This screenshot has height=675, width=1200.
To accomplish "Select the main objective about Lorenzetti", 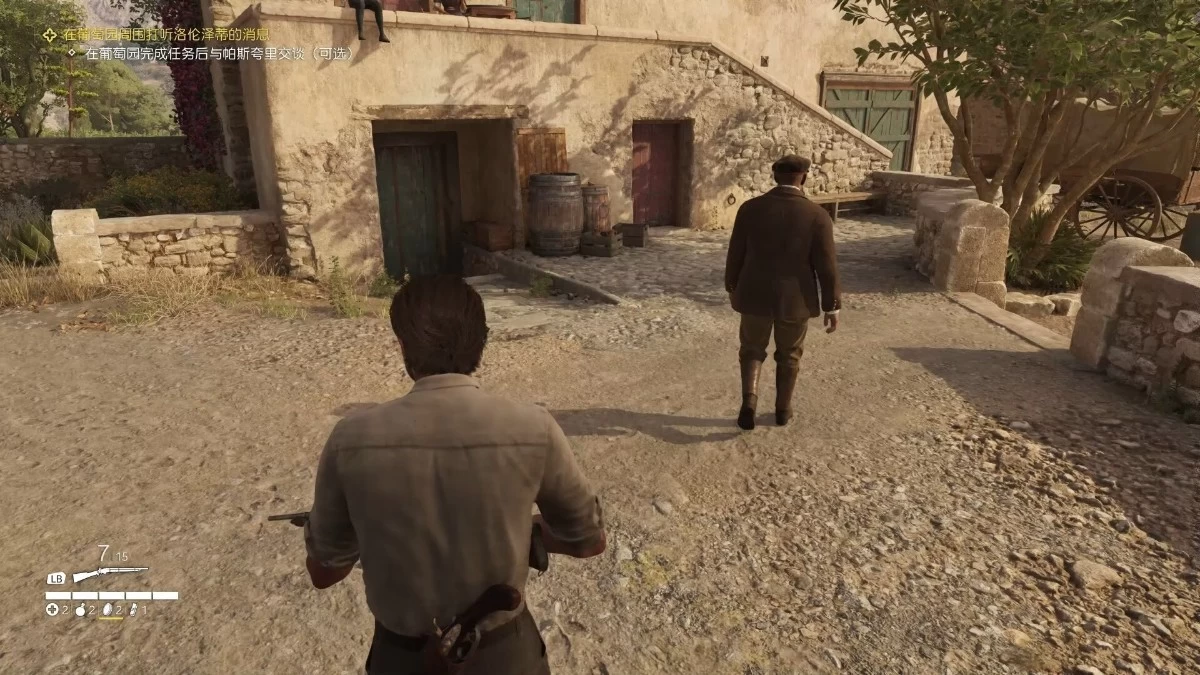I will click(165, 35).
